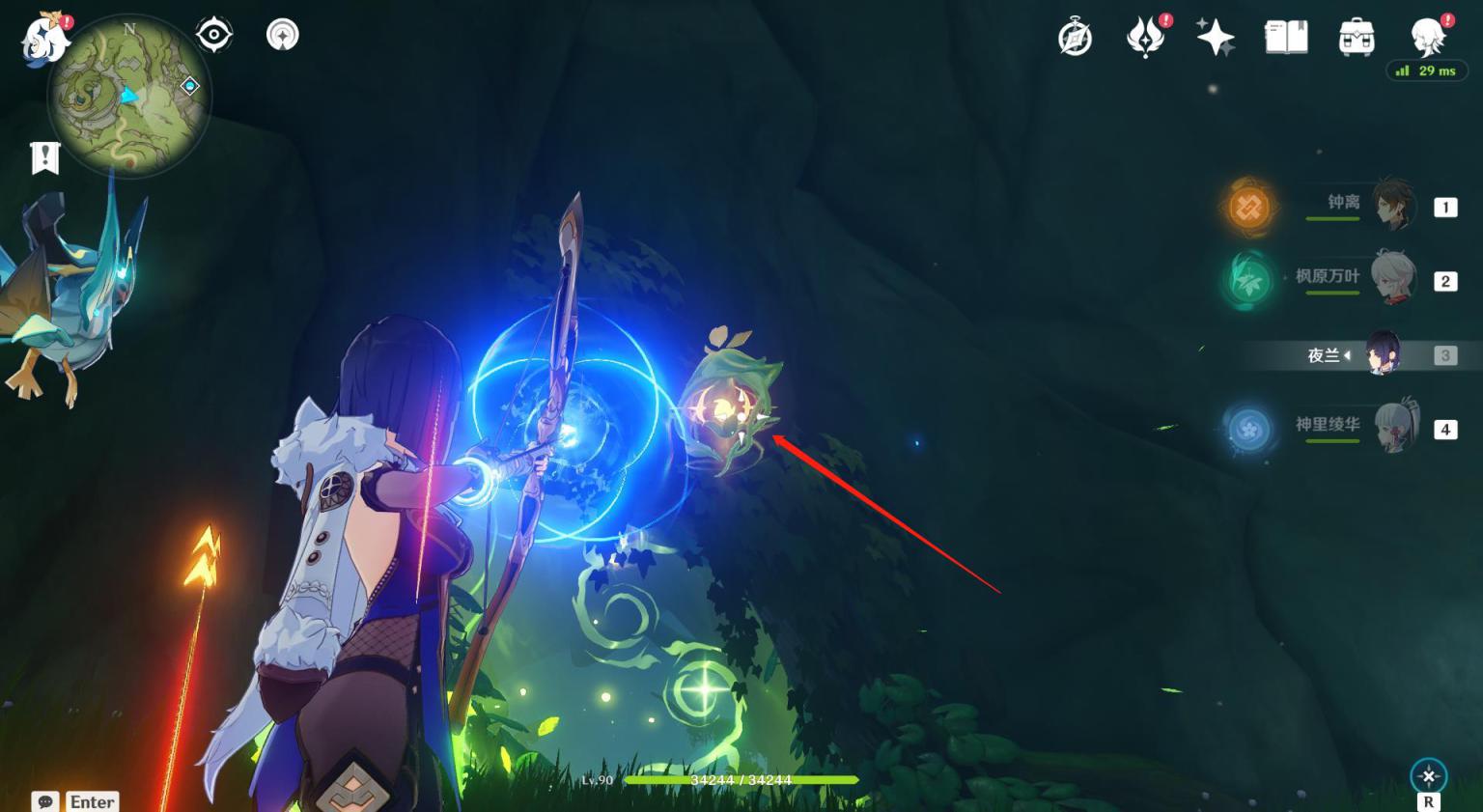Open the compass events icon
This screenshot has width=1483, height=812.
(1075, 39)
